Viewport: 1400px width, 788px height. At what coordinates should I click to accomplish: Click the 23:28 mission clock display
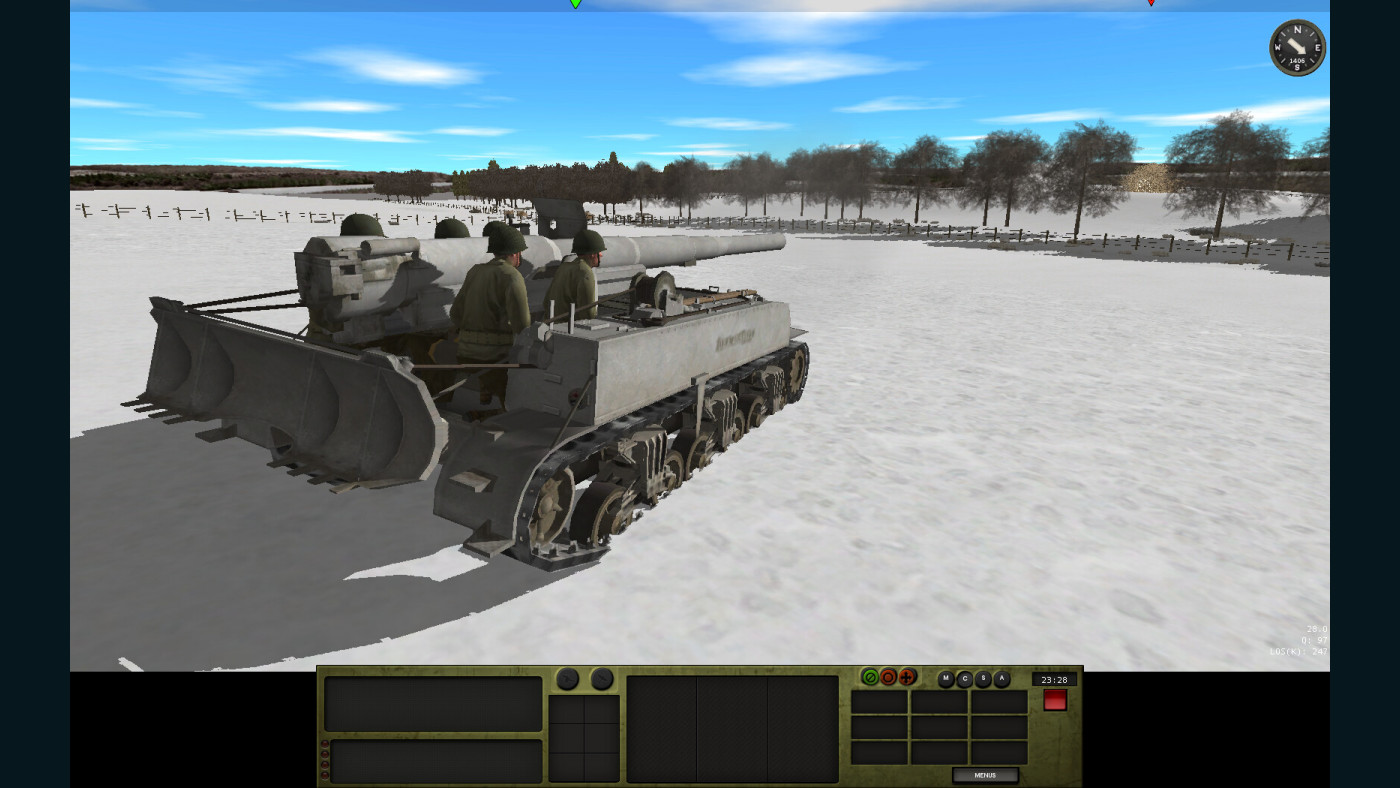tap(1056, 679)
